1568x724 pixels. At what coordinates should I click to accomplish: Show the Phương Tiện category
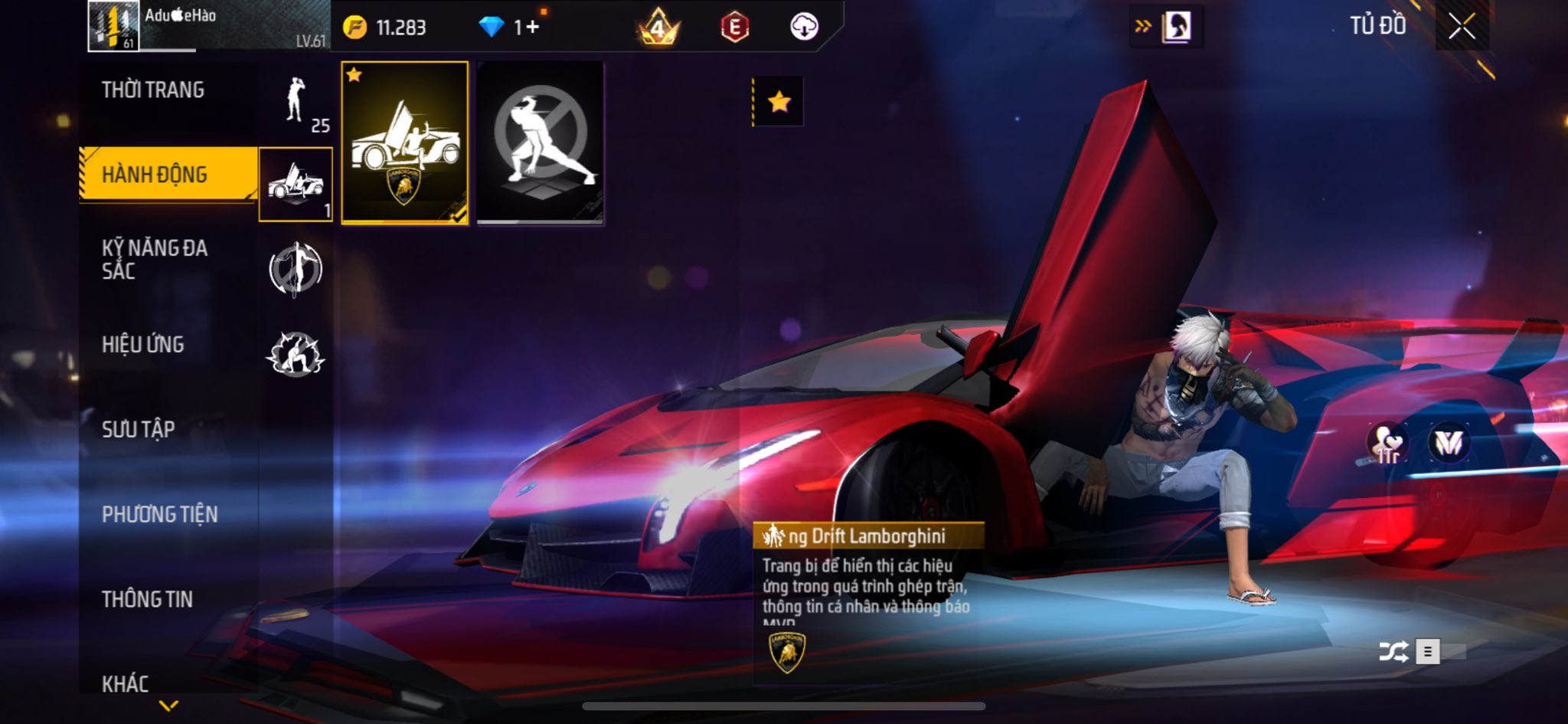coord(160,514)
